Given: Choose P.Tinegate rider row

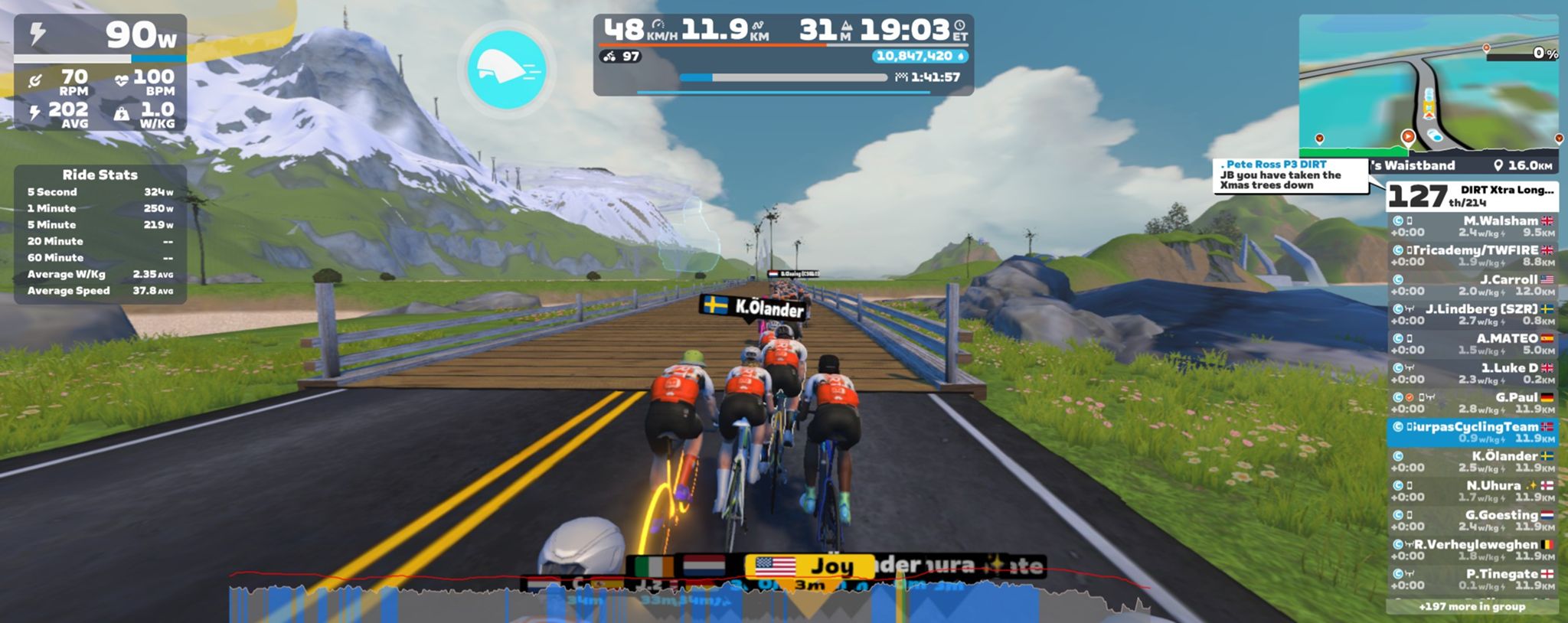Looking at the screenshot, I should click(1472, 579).
